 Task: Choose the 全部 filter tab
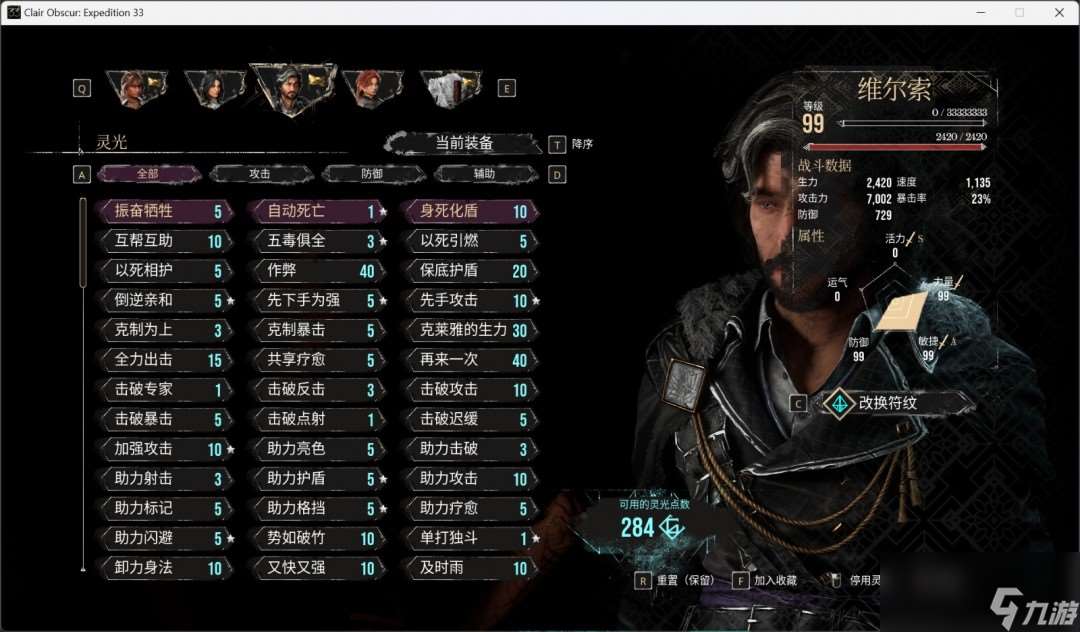pyautogui.click(x=148, y=174)
